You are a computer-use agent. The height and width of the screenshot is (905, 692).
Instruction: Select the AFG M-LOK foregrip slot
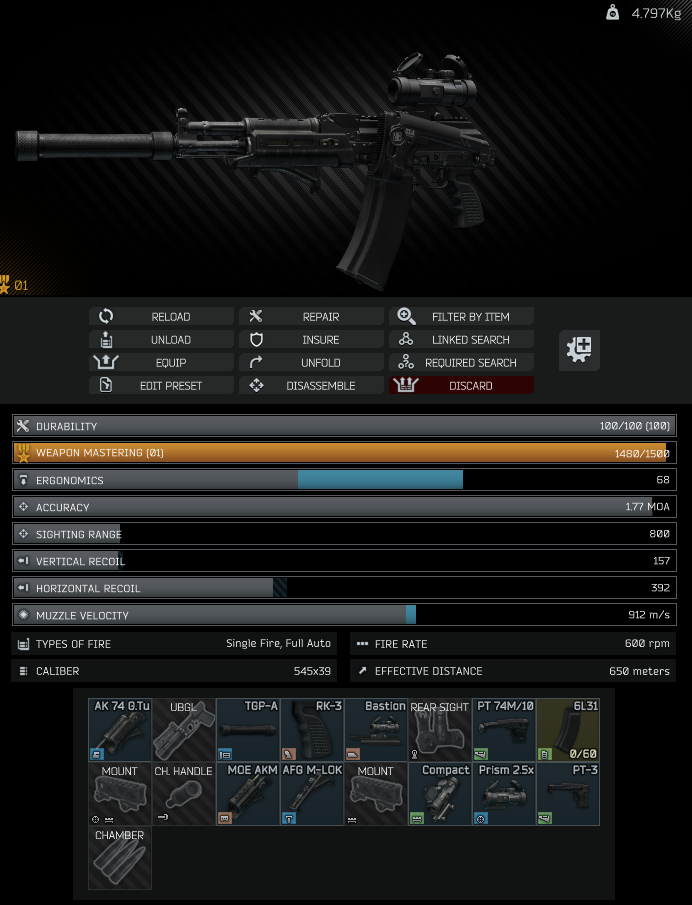point(312,794)
